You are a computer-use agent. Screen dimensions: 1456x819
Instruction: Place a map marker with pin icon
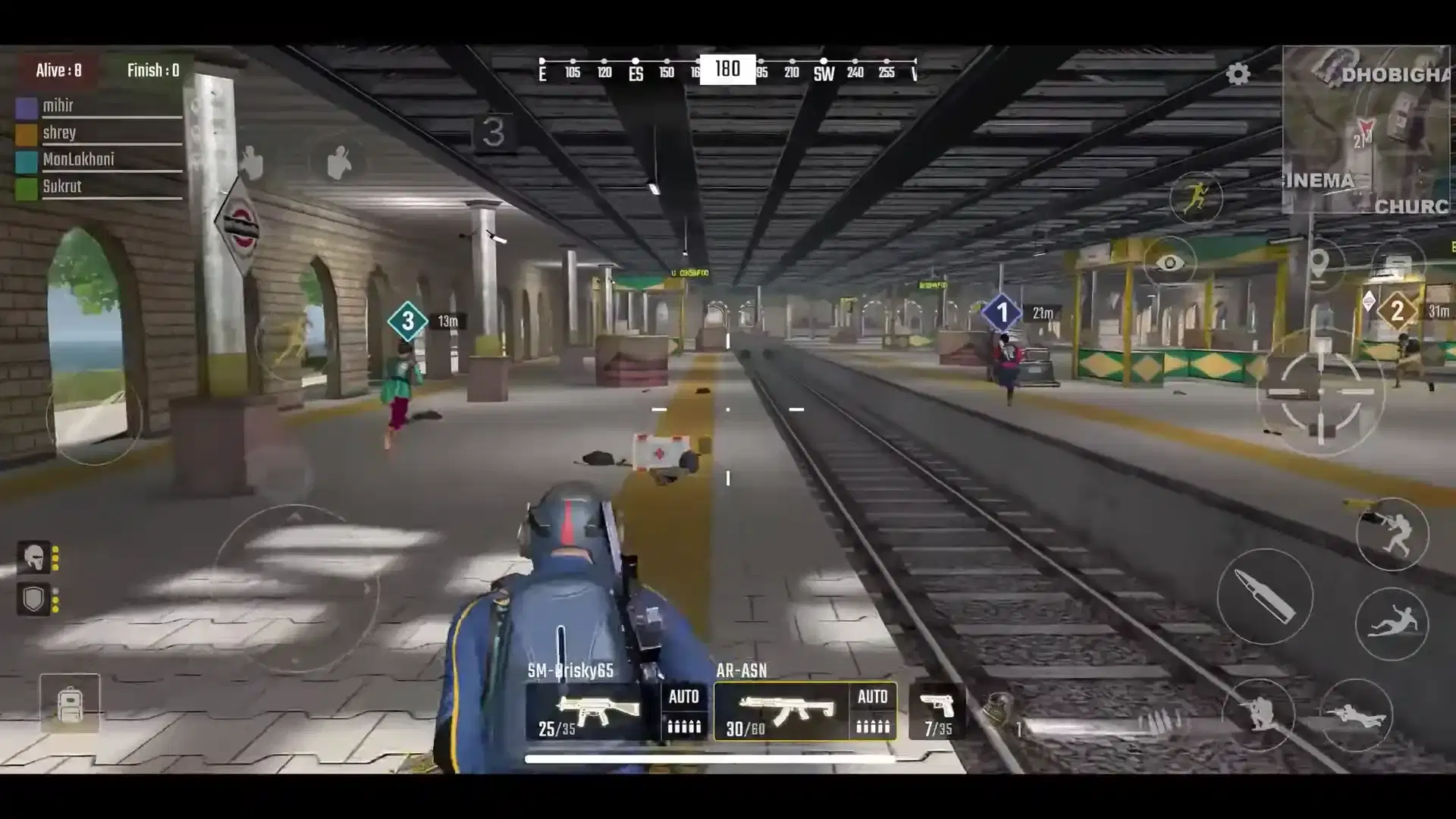tap(1319, 263)
